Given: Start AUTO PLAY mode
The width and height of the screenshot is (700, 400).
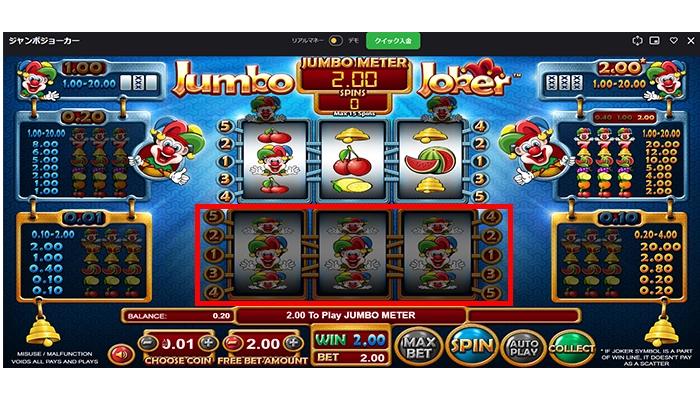Looking at the screenshot, I should pyautogui.click(x=523, y=347).
